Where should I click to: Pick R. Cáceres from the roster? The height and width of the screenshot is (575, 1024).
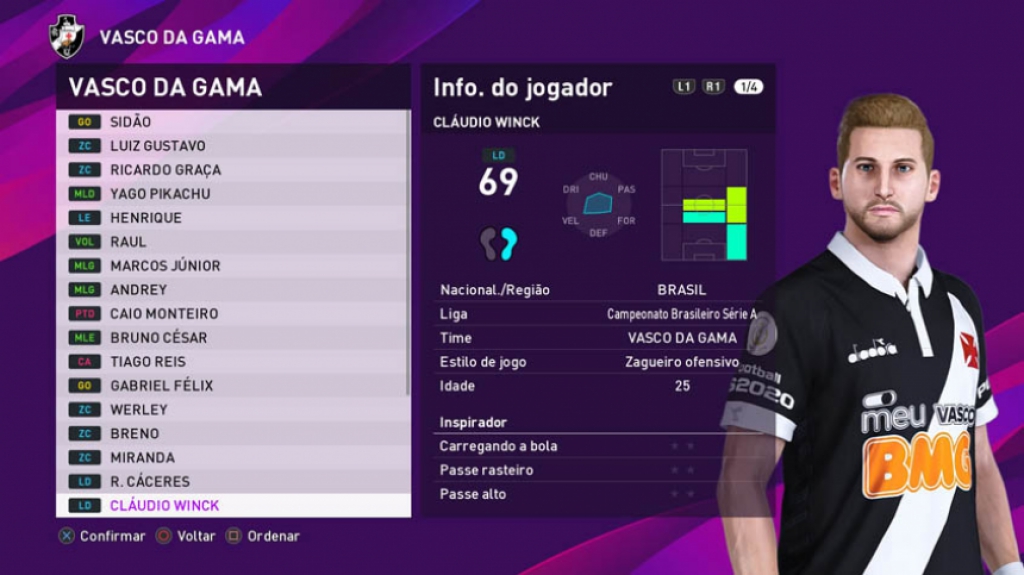tap(232, 481)
